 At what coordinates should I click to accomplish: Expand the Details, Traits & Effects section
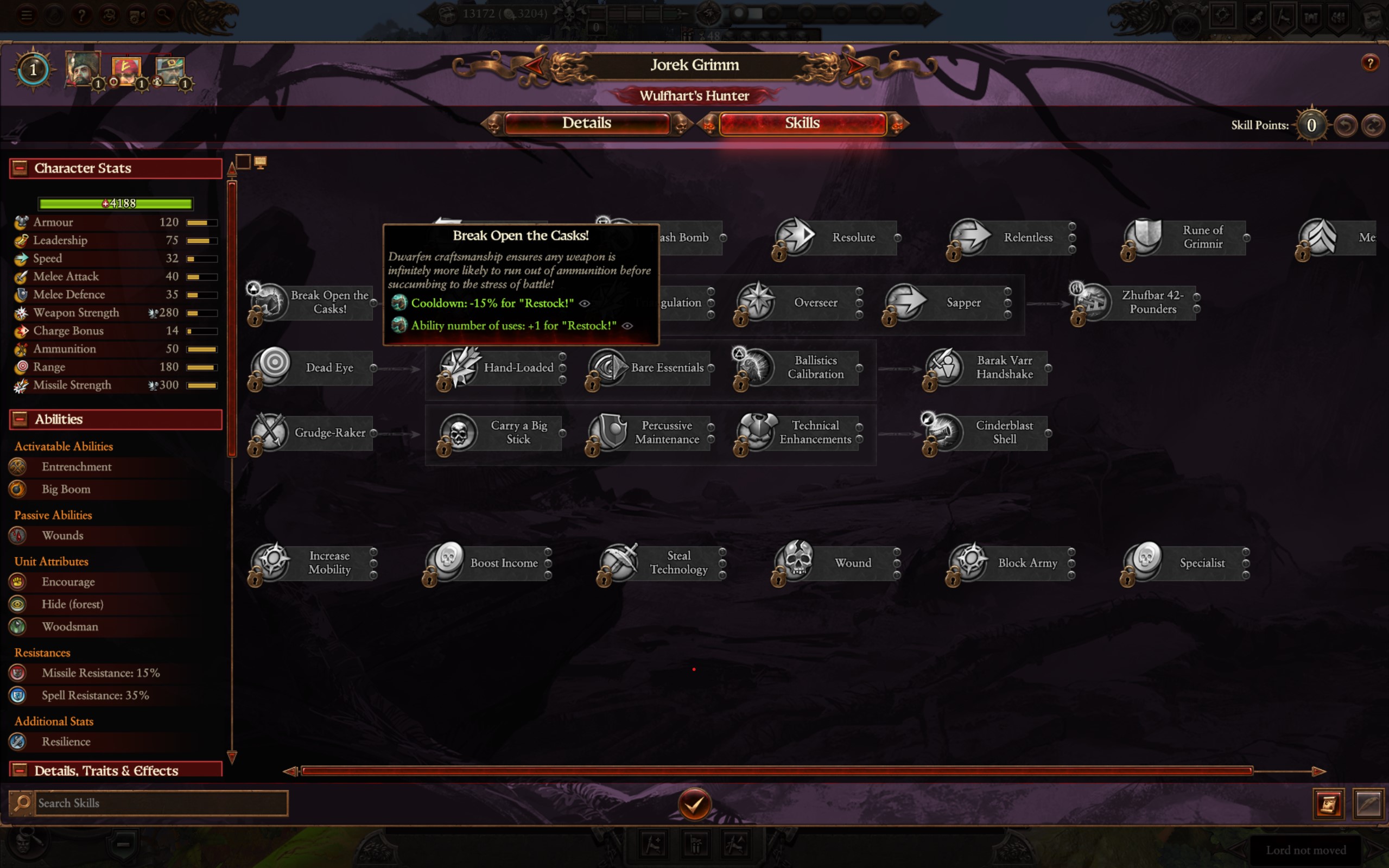tap(19, 770)
